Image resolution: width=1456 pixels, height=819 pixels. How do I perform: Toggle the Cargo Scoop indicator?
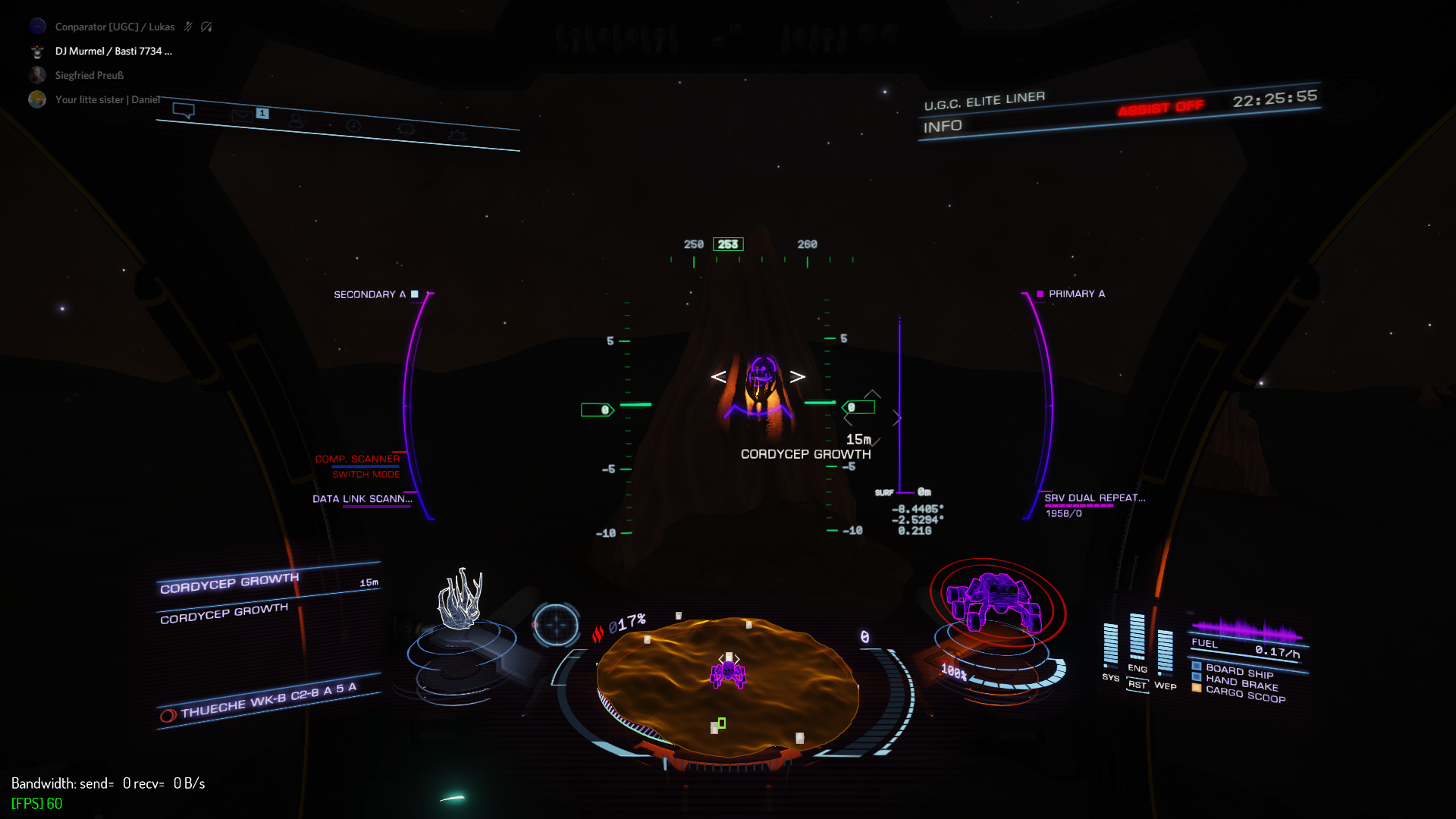tap(1245, 694)
